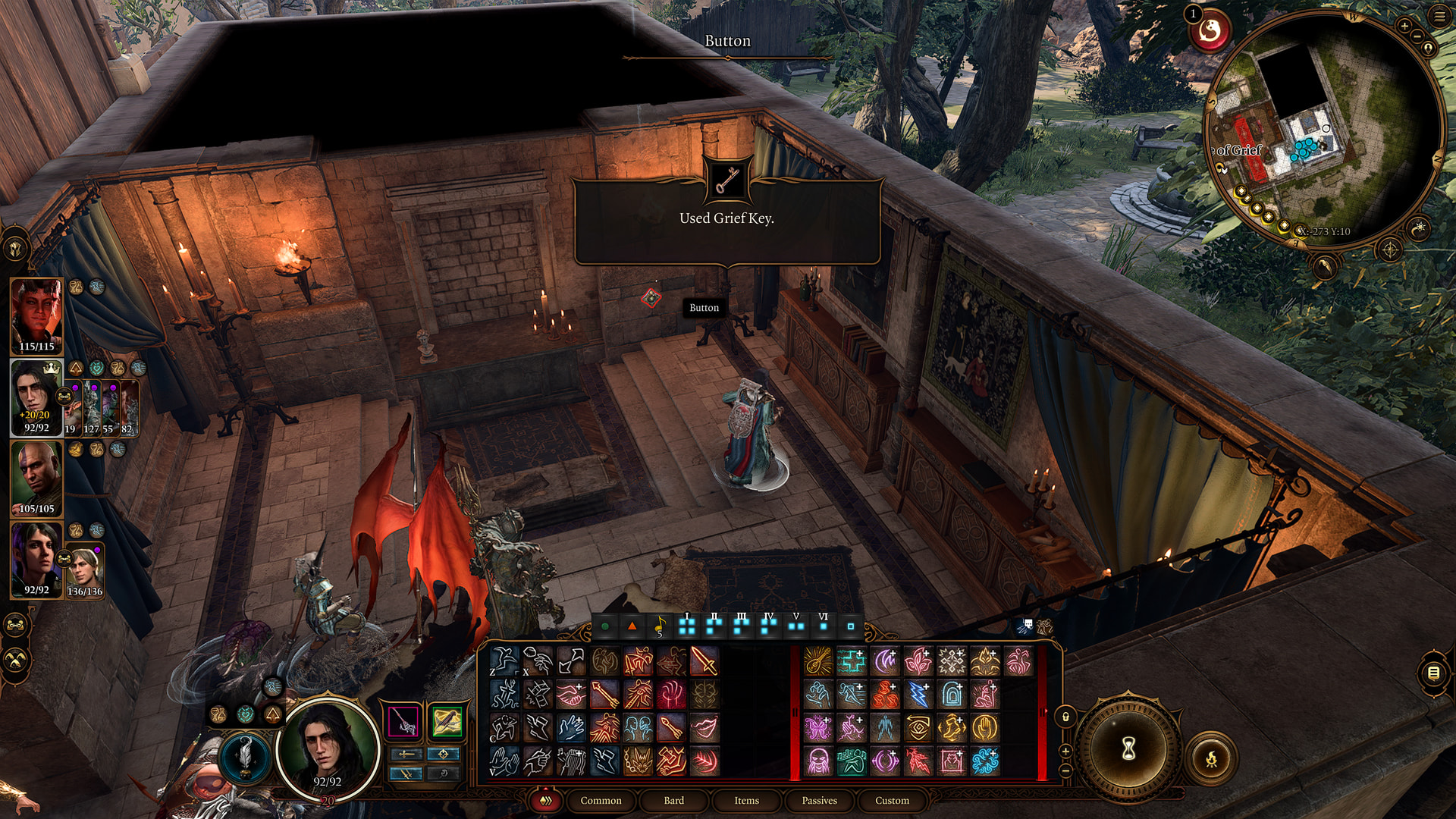
Task: Select the Items hotbar tab
Action: (746, 800)
